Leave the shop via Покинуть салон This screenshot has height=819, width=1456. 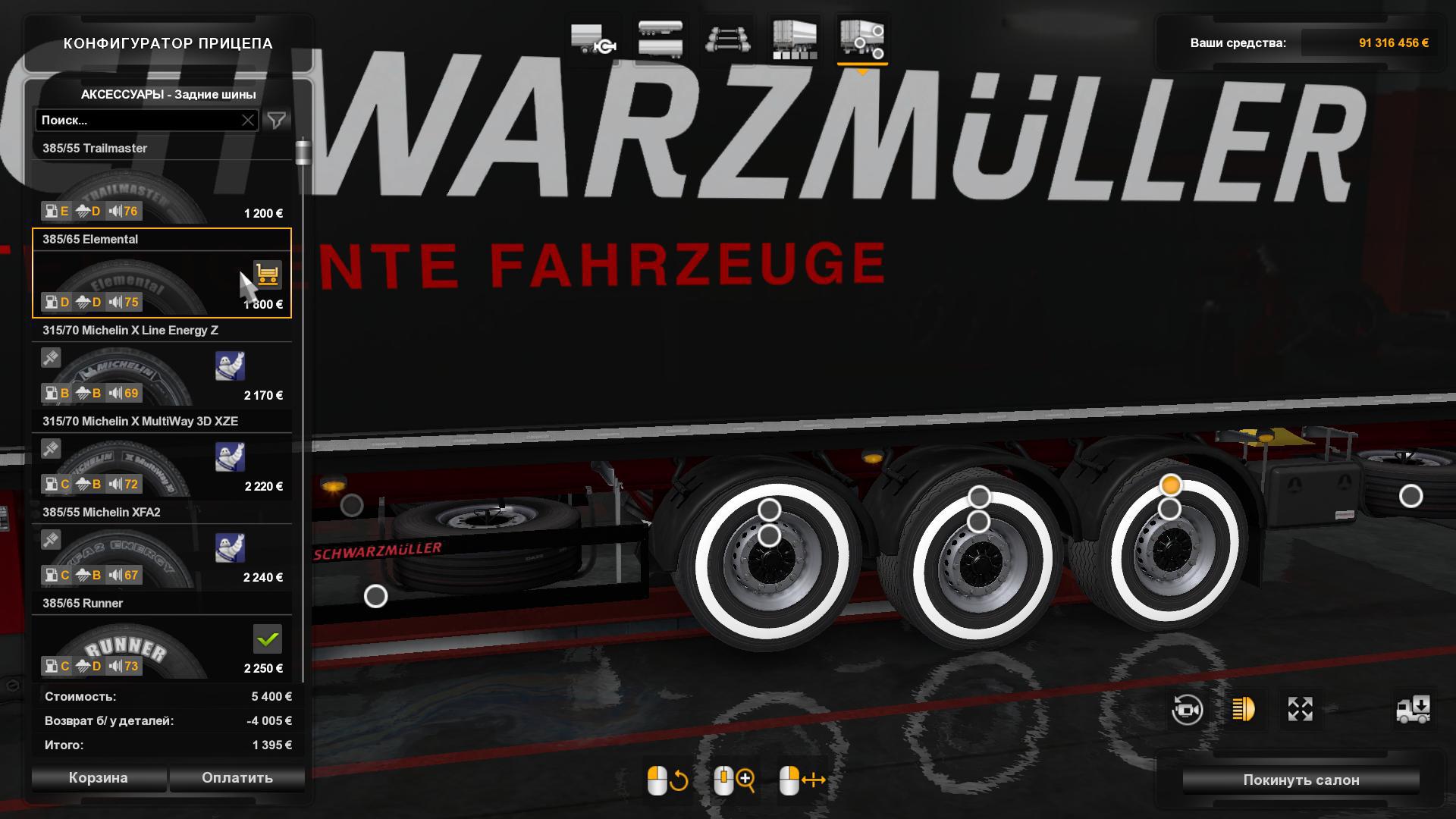coord(1301,780)
